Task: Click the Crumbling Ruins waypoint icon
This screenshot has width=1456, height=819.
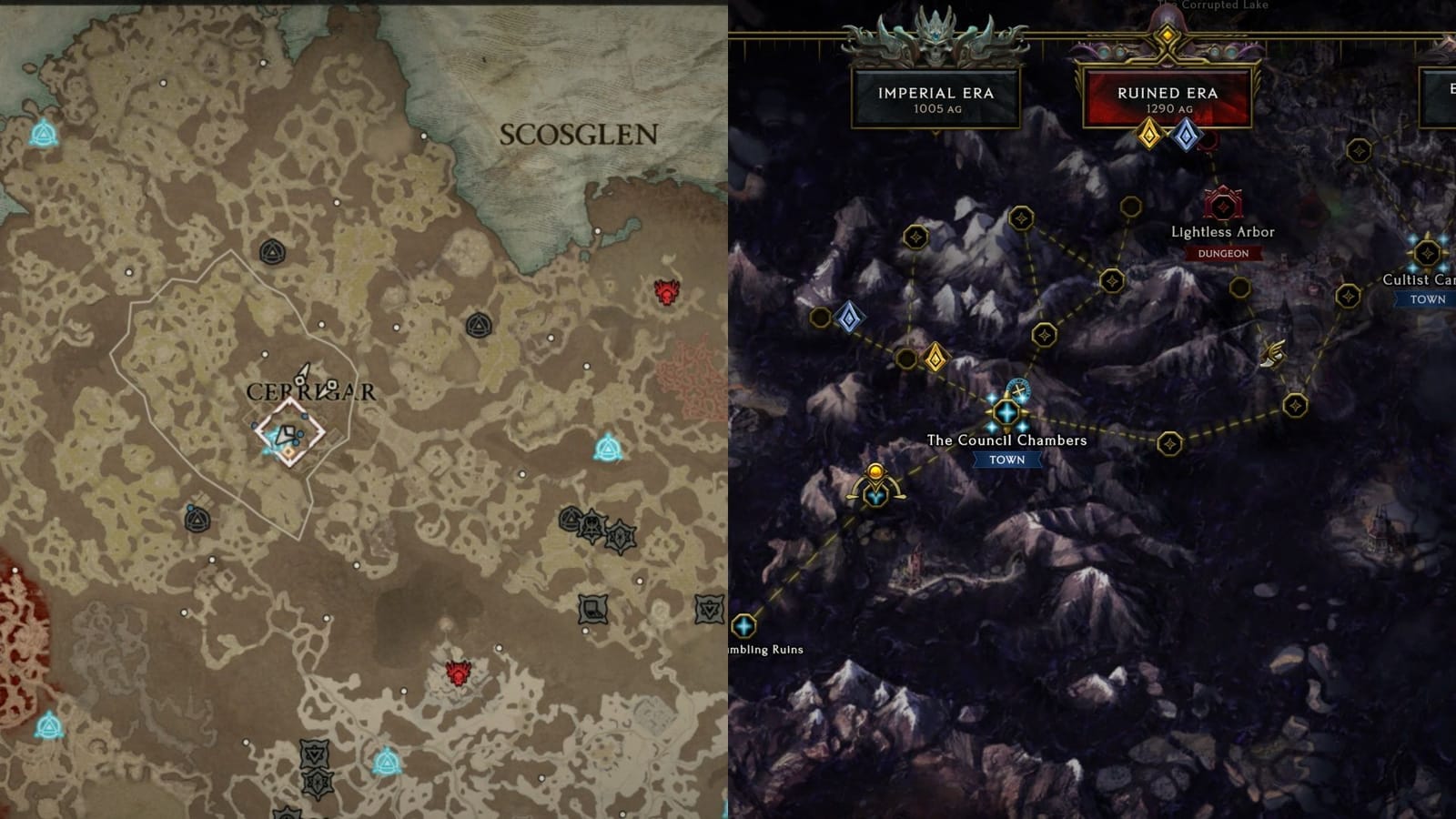Action: (x=744, y=626)
